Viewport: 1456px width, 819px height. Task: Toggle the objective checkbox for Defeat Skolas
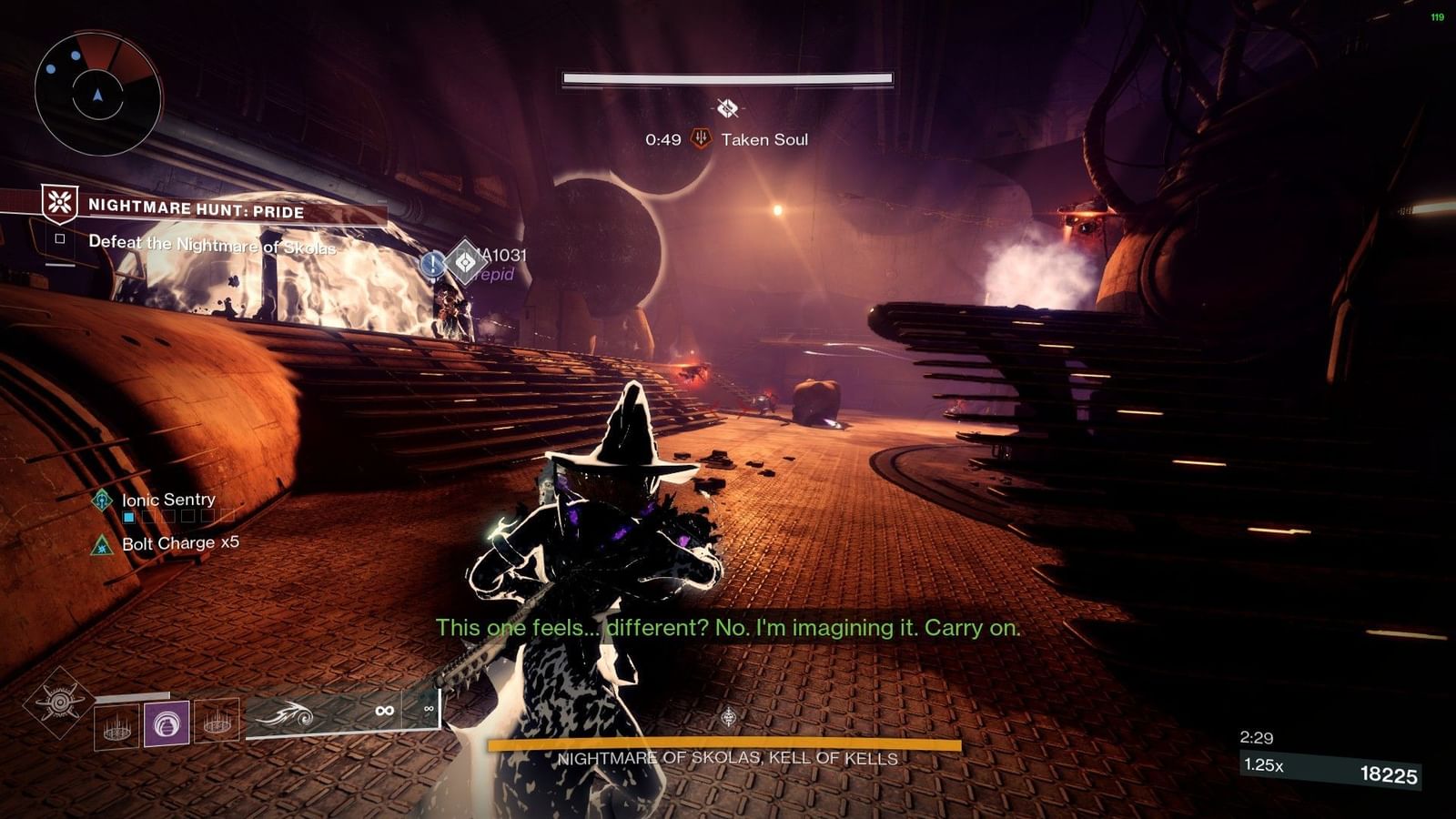coord(61,240)
